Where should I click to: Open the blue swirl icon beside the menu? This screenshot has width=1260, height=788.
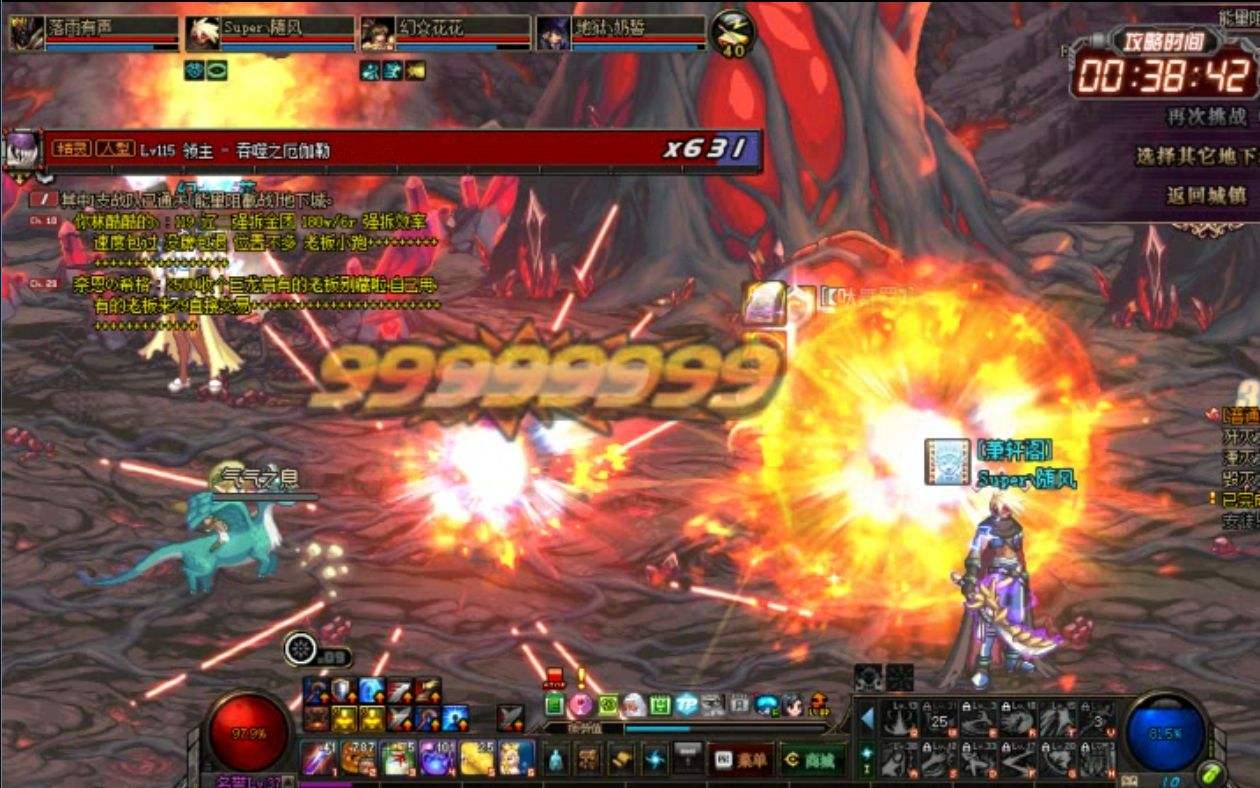[x=655, y=760]
